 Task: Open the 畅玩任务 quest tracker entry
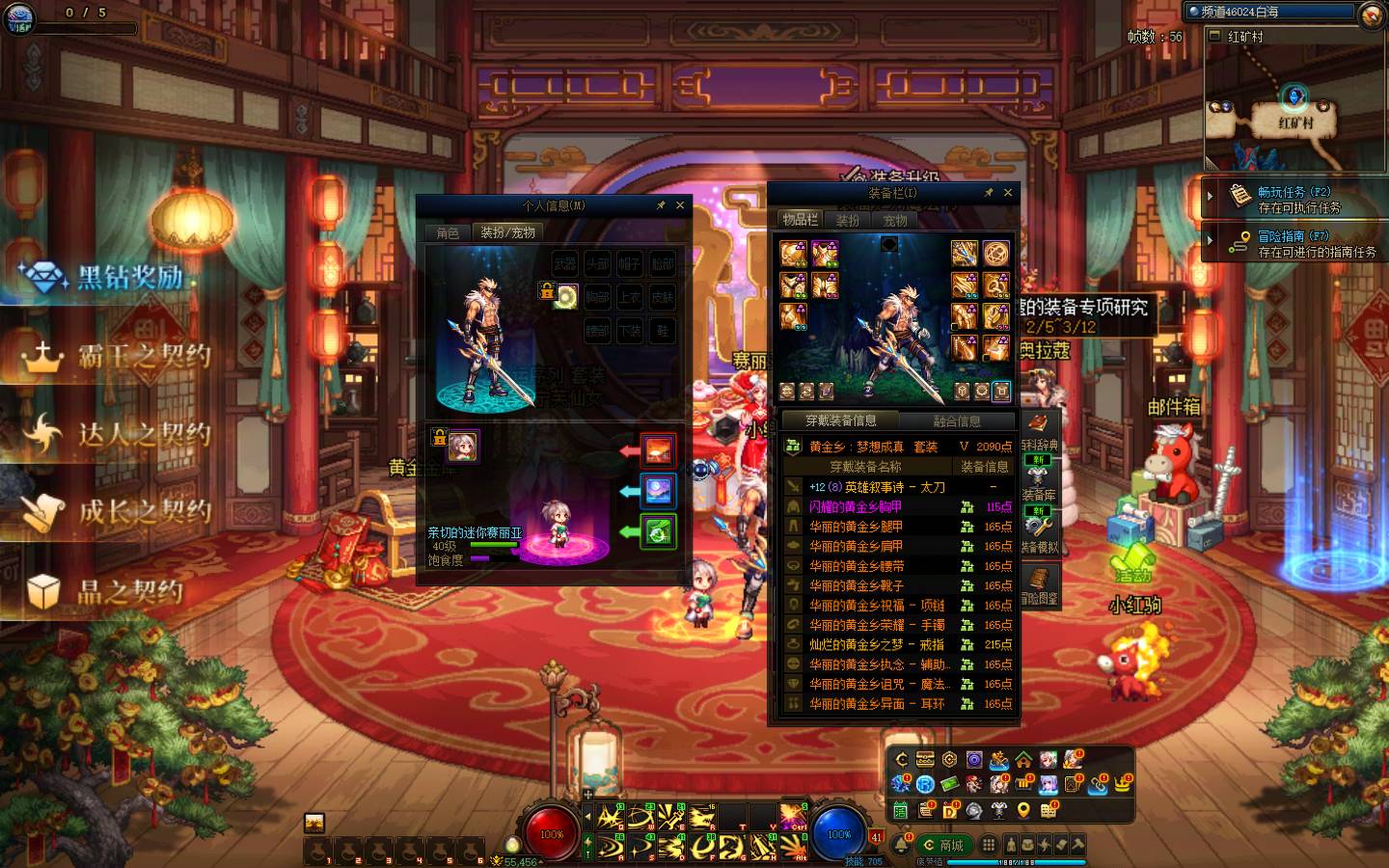[1297, 199]
